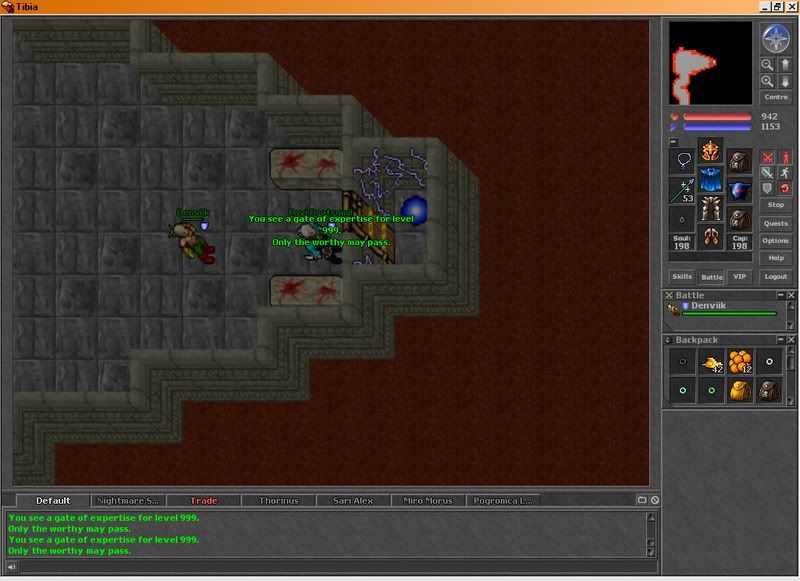The image size is (800, 581).
Task: Centre the minimap view
Action: [x=776, y=97]
